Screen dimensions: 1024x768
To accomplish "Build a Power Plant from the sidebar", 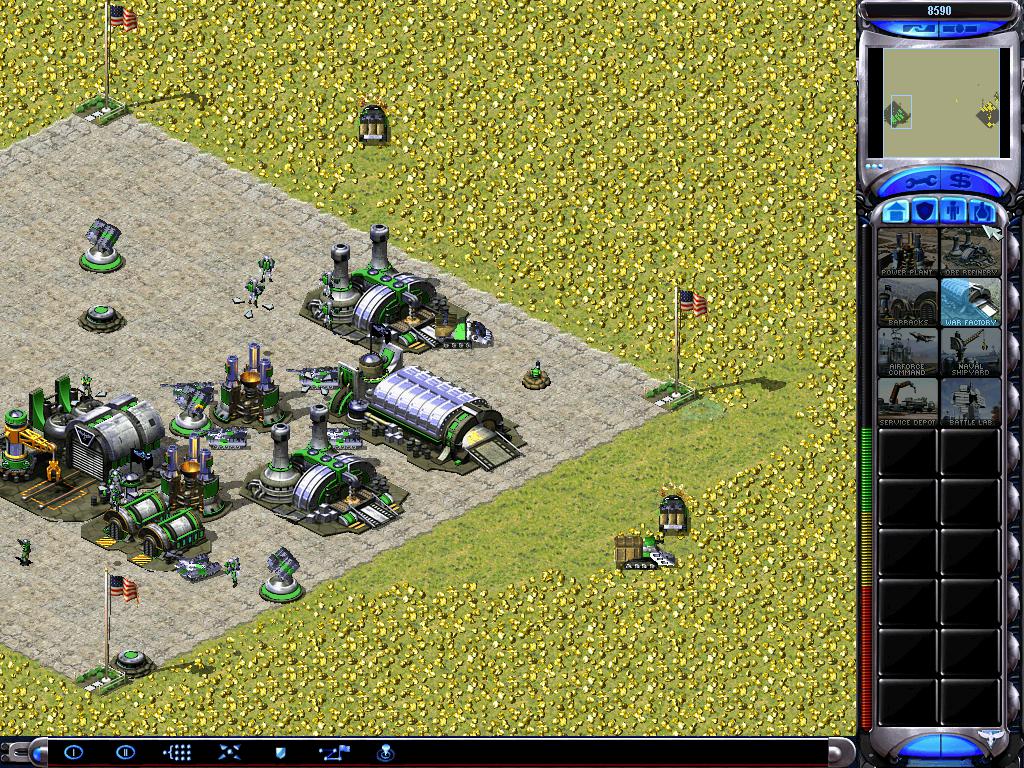I will pyautogui.click(x=907, y=251).
